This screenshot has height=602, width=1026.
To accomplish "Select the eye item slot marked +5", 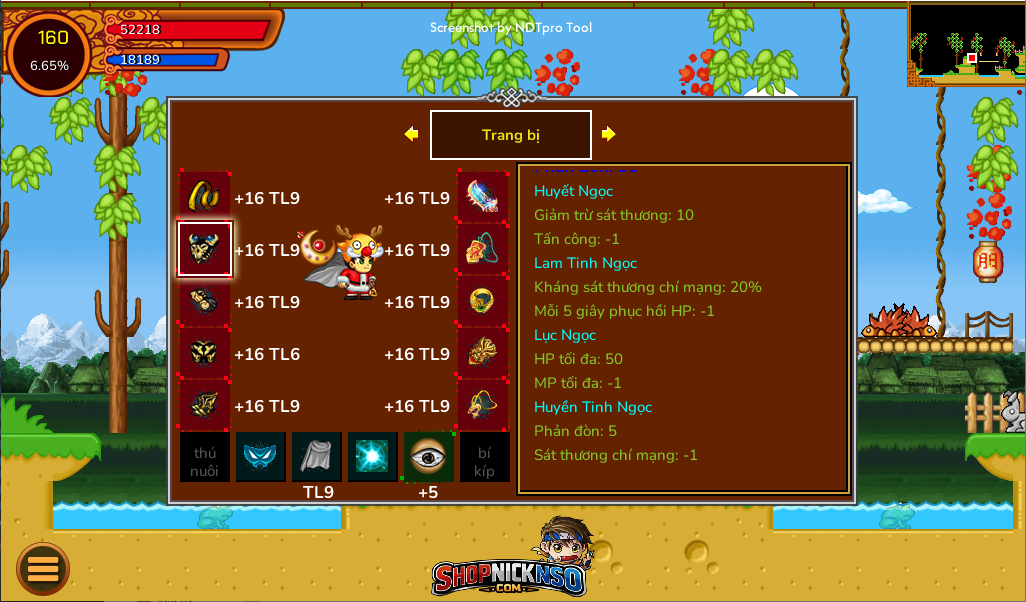I will tap(429, 457).
